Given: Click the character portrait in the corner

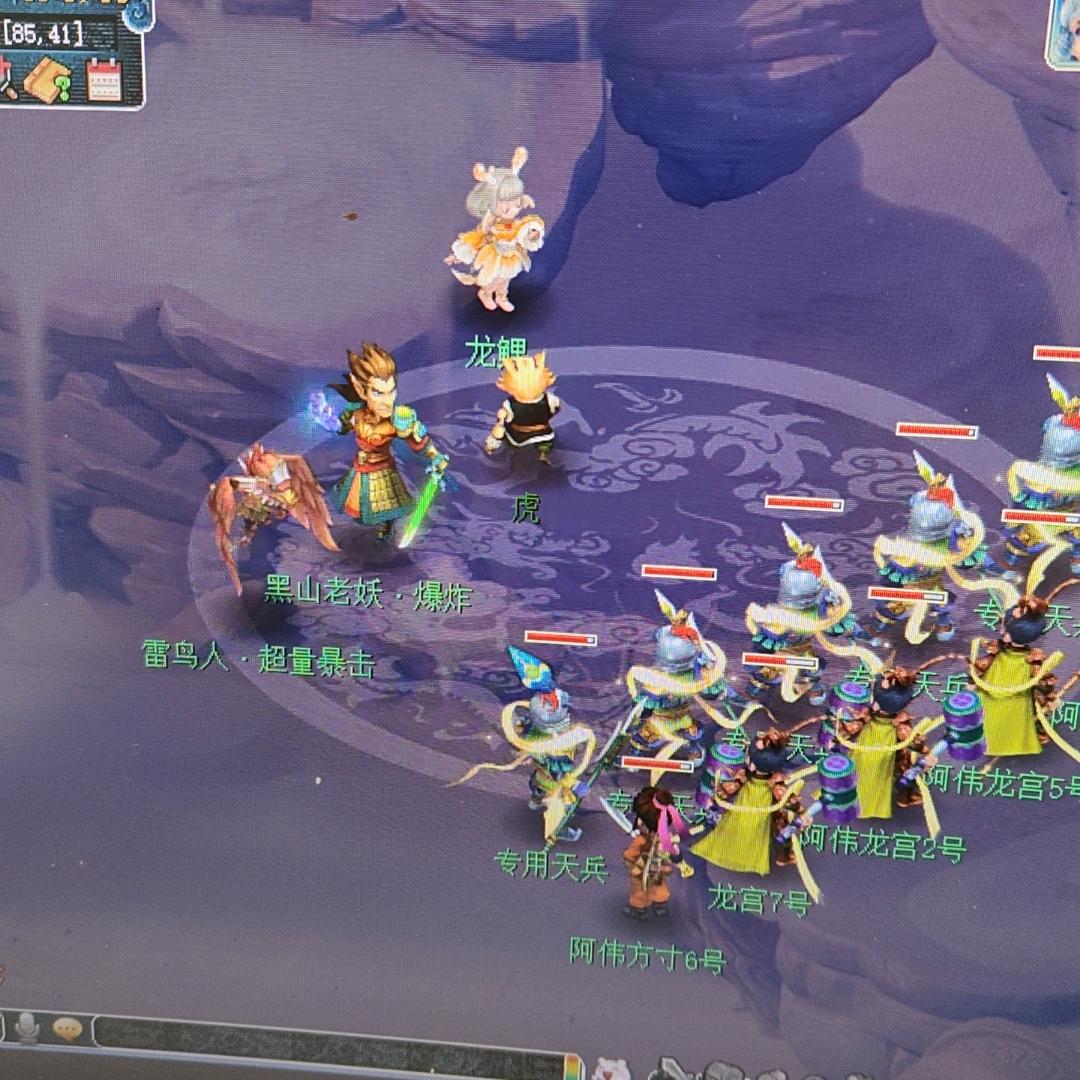Looking at the screenshot, I should (1063, 35).
